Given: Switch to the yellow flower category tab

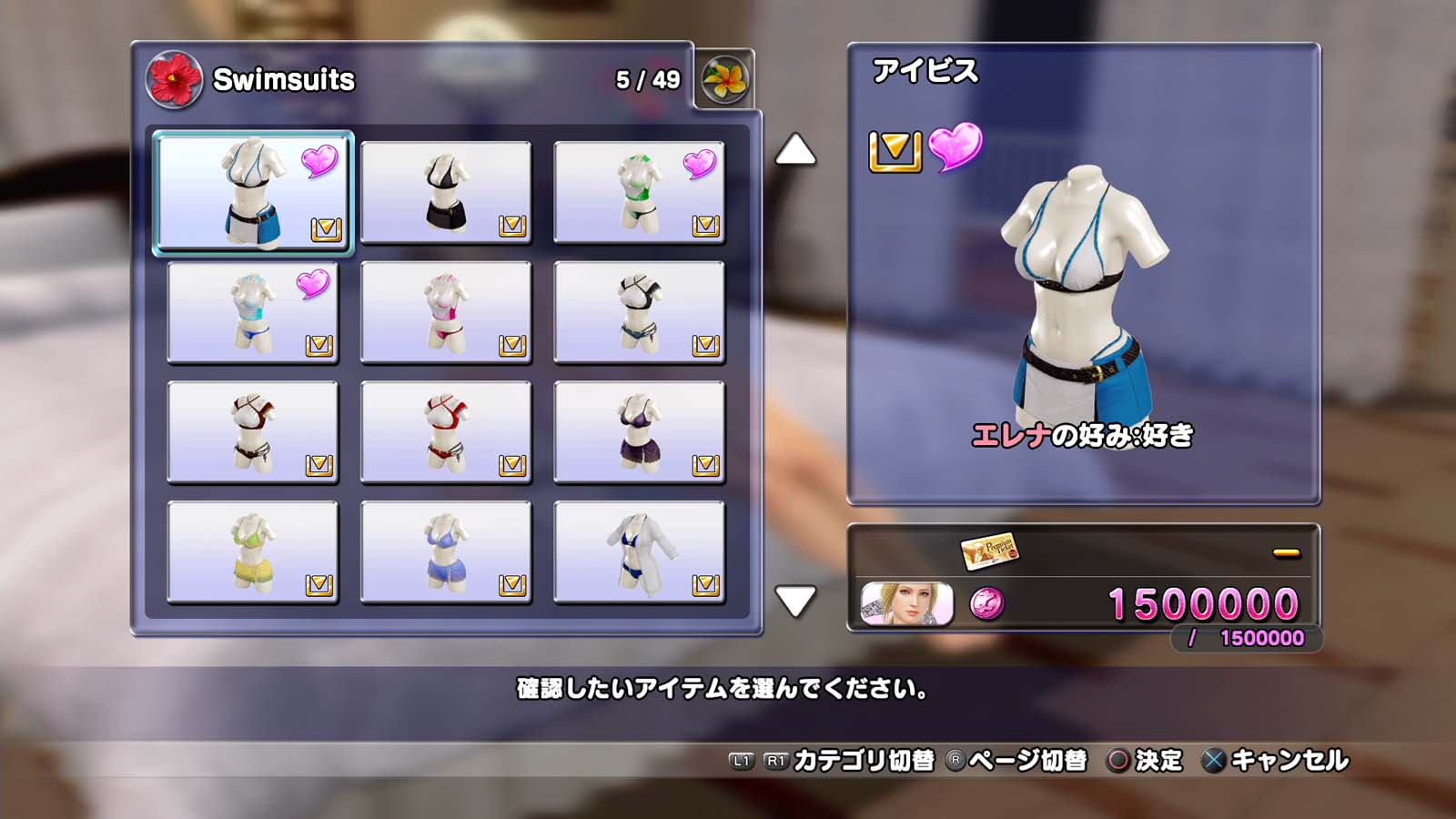Looking at the screenshot, I should click(x=724, y=80).
